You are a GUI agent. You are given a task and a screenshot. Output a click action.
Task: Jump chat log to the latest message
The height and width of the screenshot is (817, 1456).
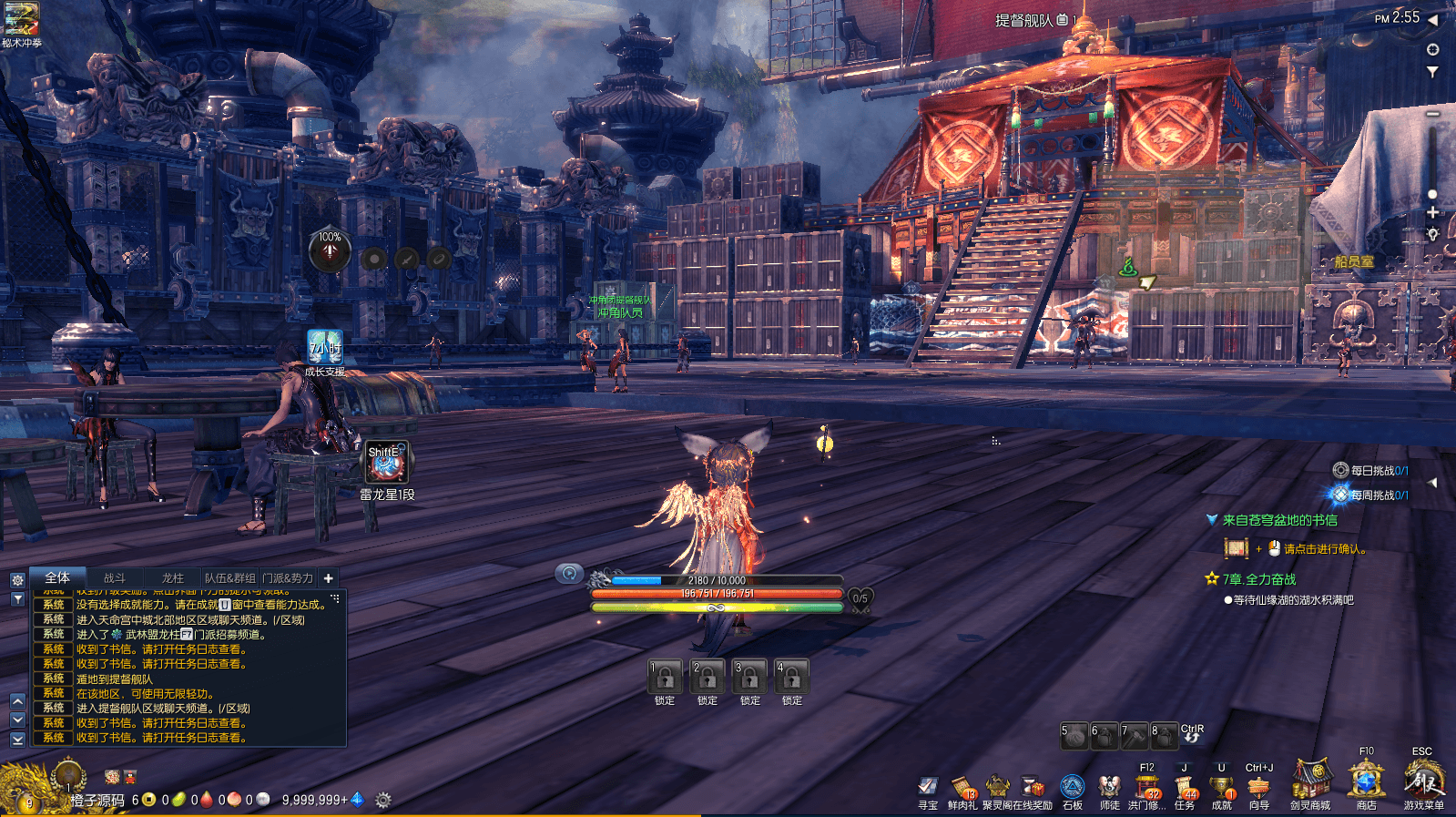coord(17,740)
